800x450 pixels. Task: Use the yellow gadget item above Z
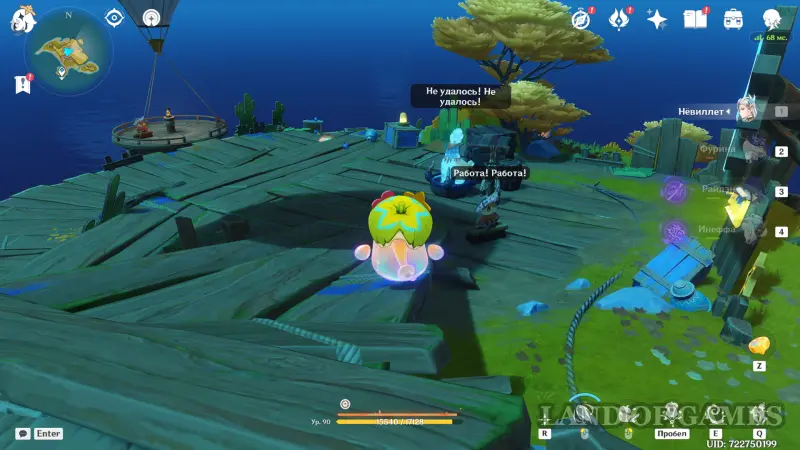point(759,346)
